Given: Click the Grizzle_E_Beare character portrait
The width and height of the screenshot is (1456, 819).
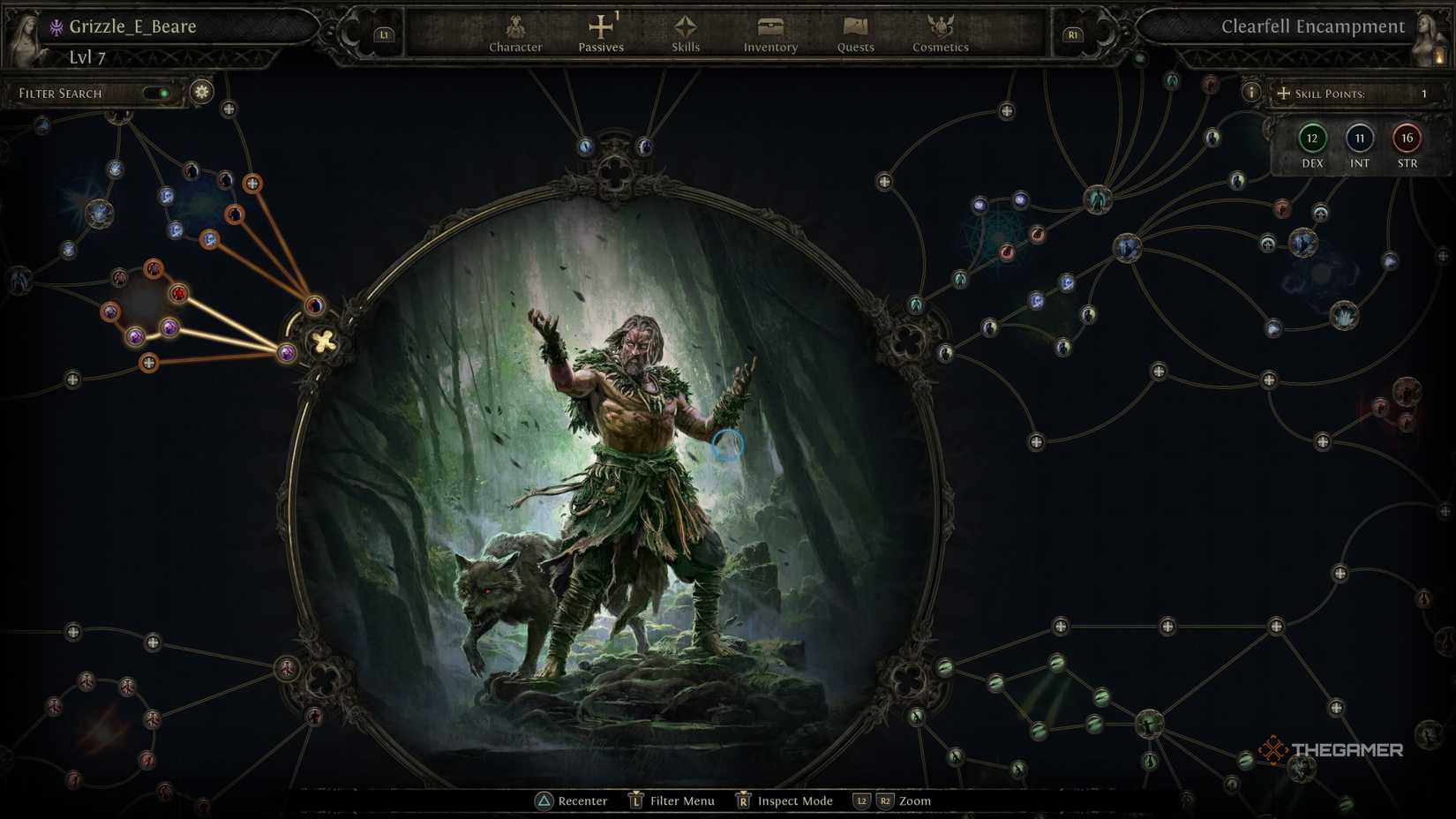Looking at the screenshot, I should [x=26, y=34].
